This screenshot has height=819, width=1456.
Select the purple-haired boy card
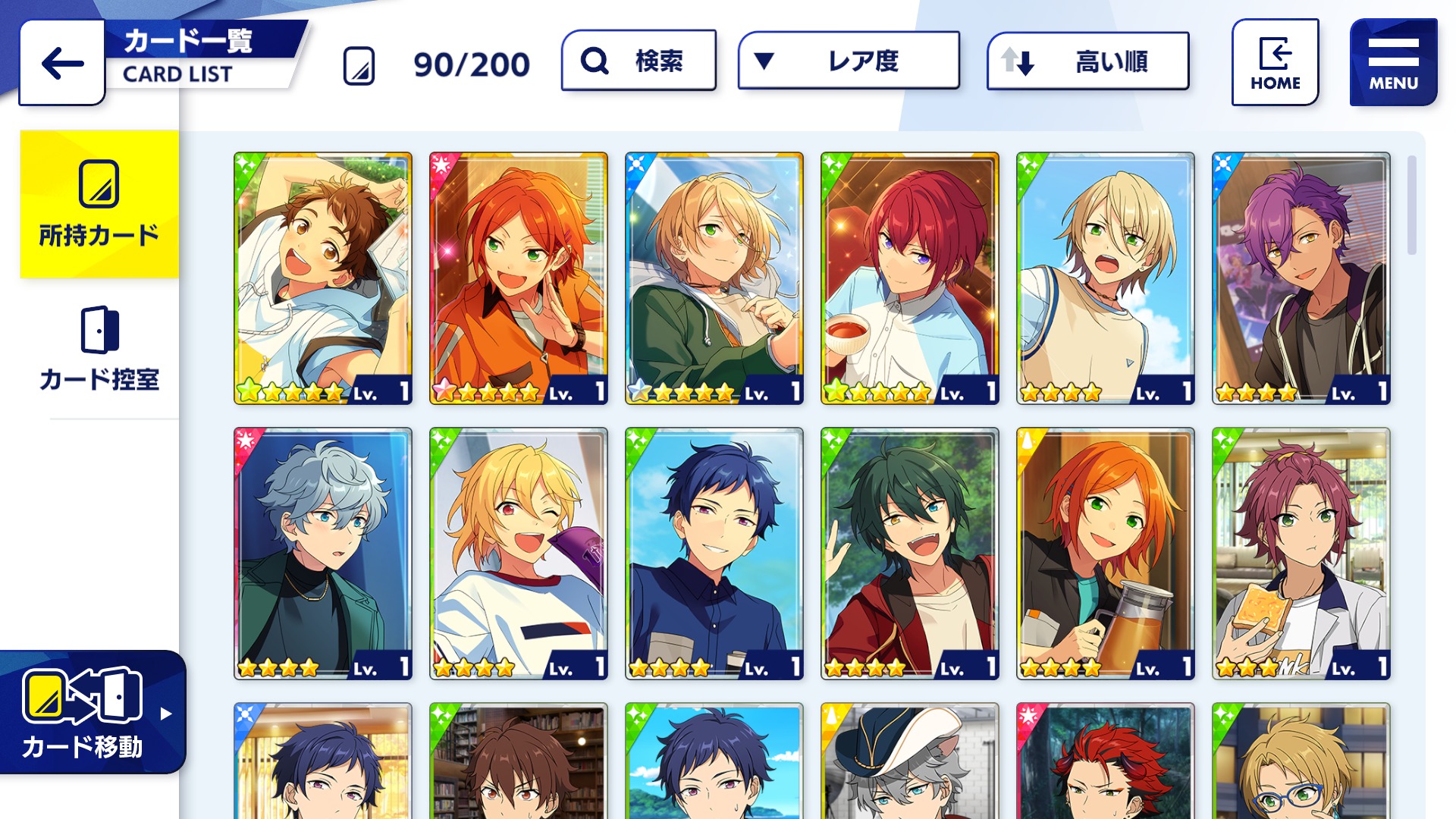tap(1301, 278)
